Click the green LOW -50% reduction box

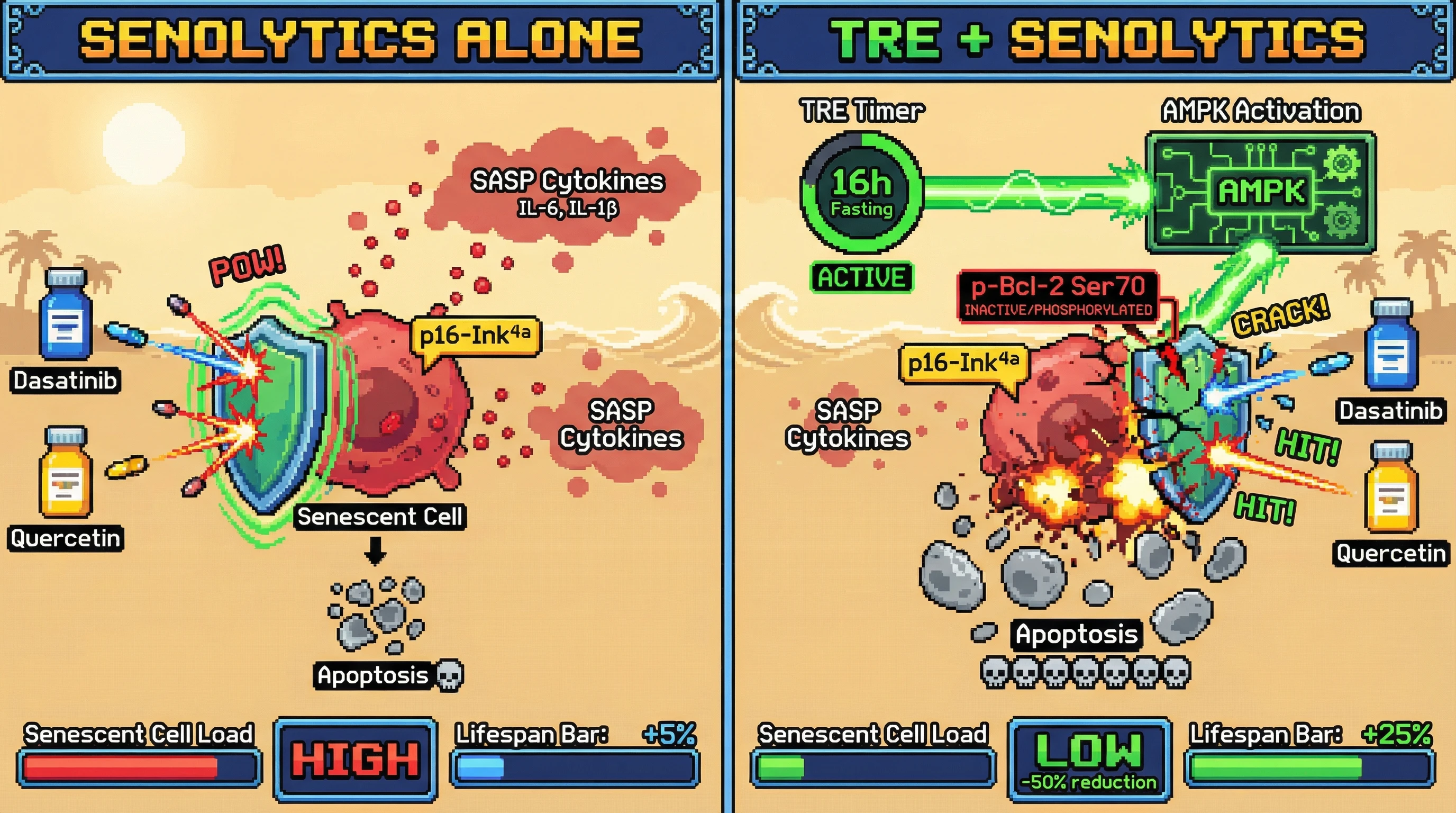pos(1089,758)
